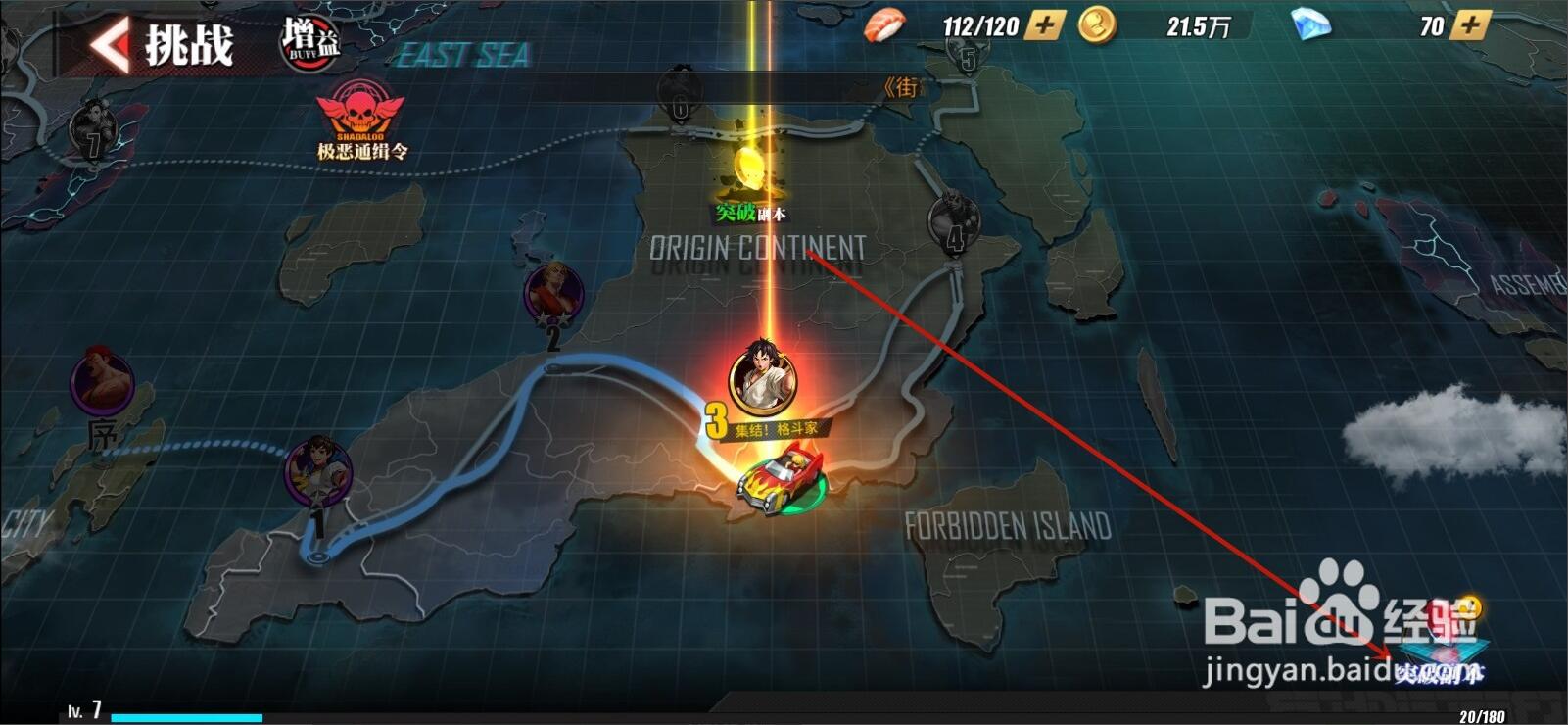Add more sushi stamina

point(1044,25)
